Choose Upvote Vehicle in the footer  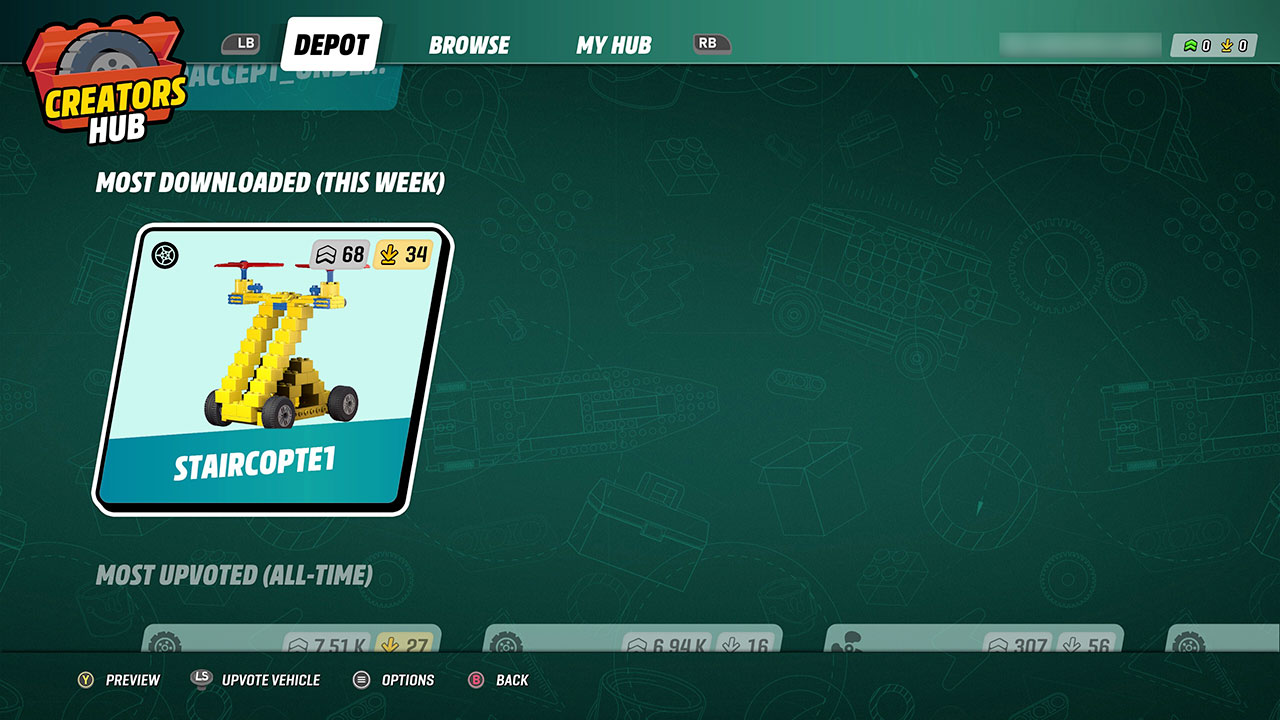257,680
